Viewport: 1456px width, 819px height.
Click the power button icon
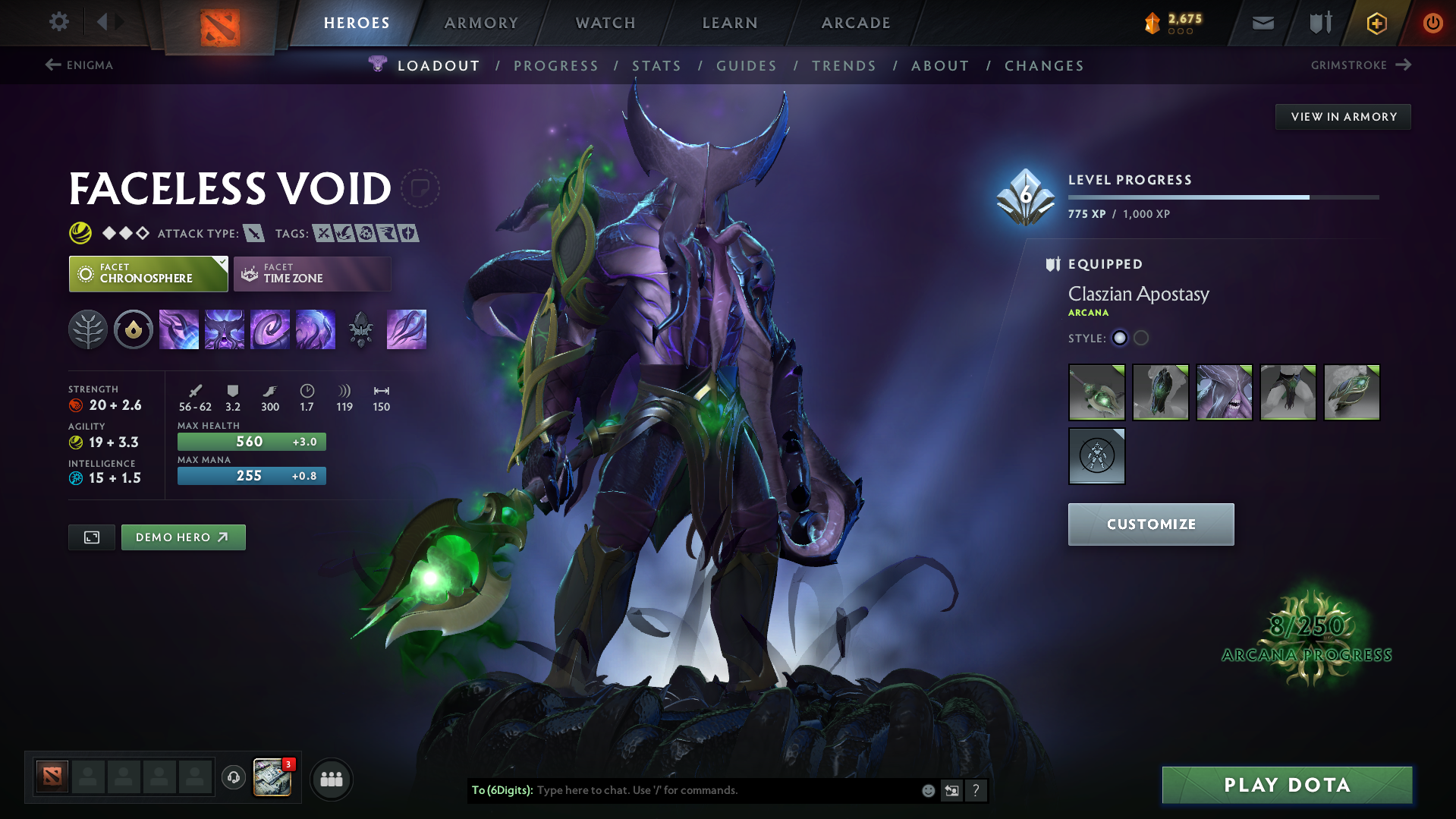[1432, 23]
